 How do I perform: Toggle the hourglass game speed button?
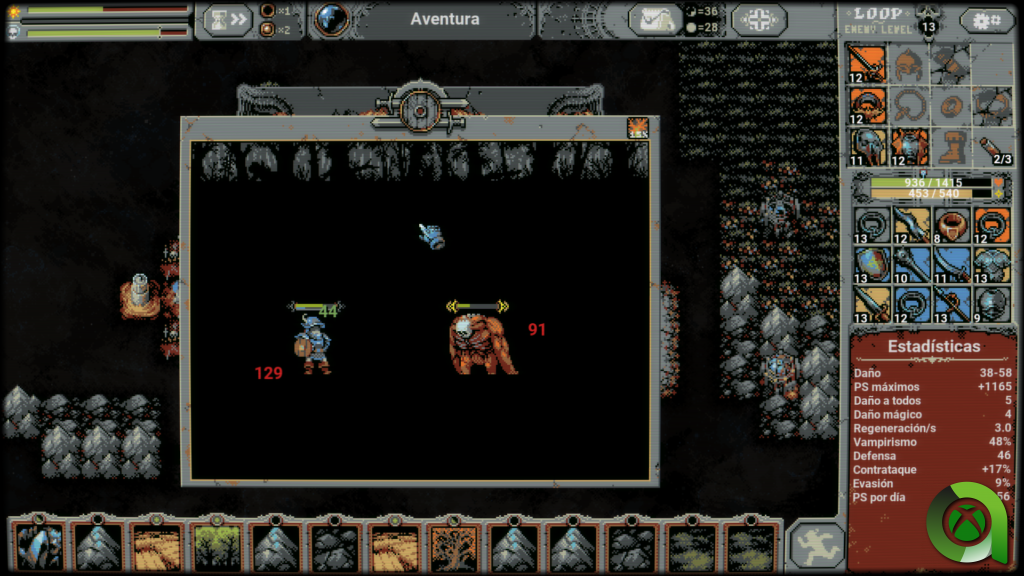tap(226, 20)
